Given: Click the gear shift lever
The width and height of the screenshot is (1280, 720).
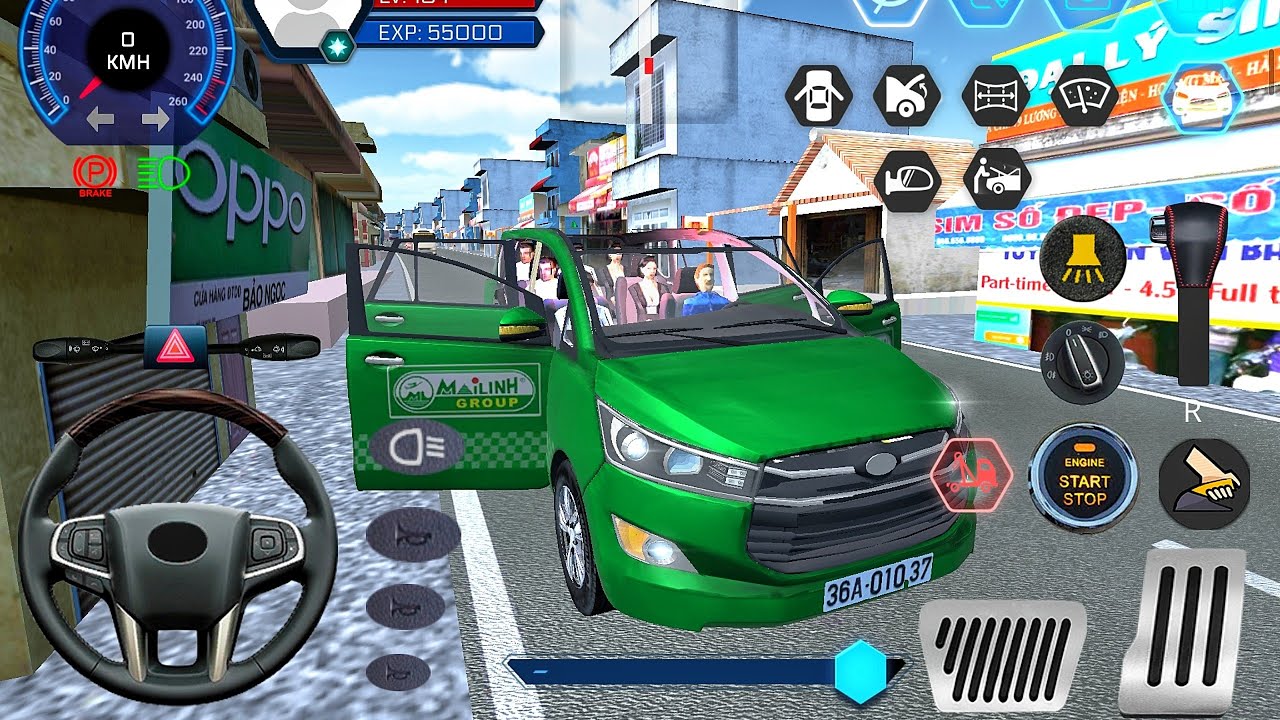Looking at the screenshot, I should click(1192, 292).
